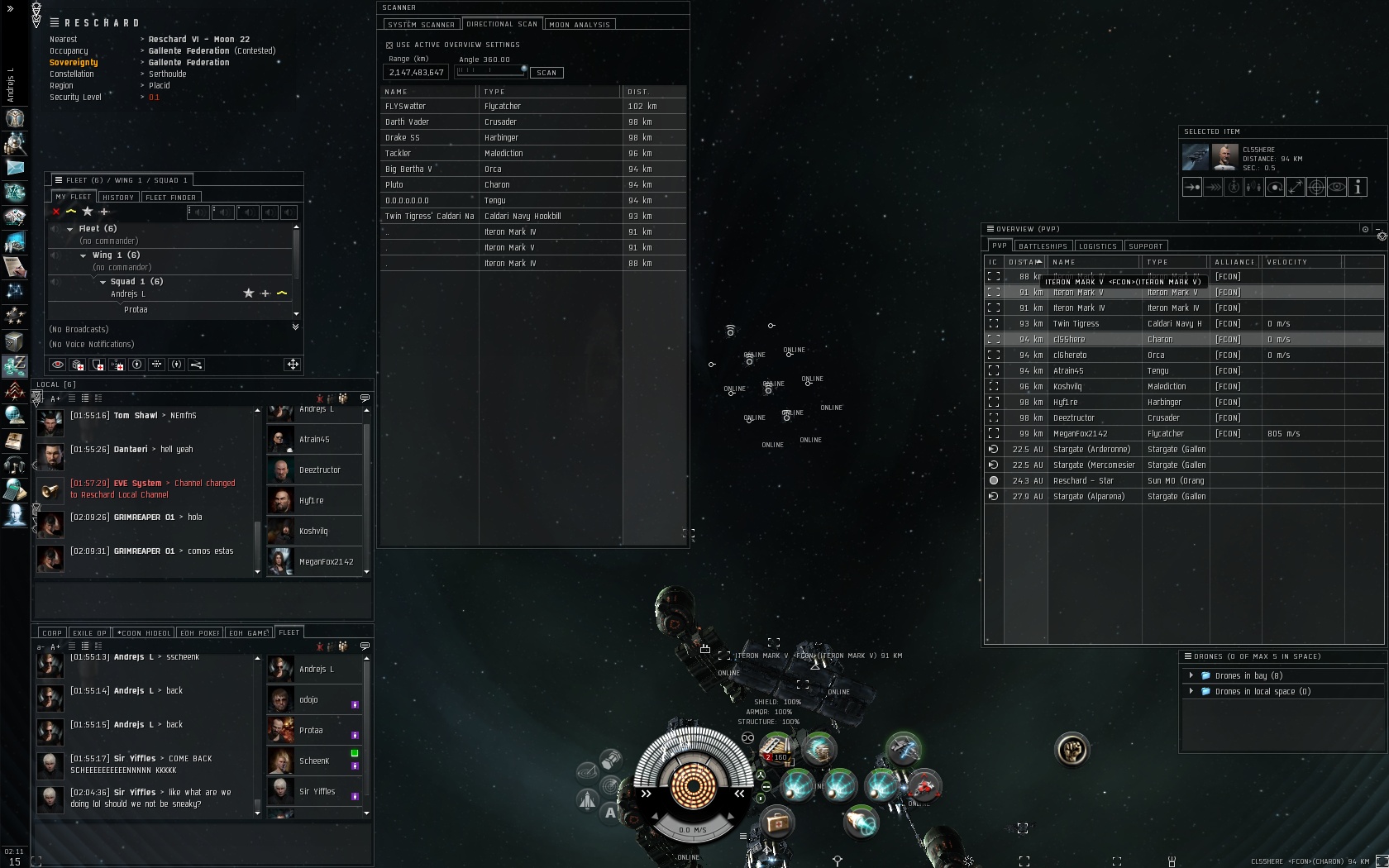Toggle Use Active Overview Settings checkbox
Image resolution: width=1389 pixels, height=868 pixels.
click(x=389, y=45)
